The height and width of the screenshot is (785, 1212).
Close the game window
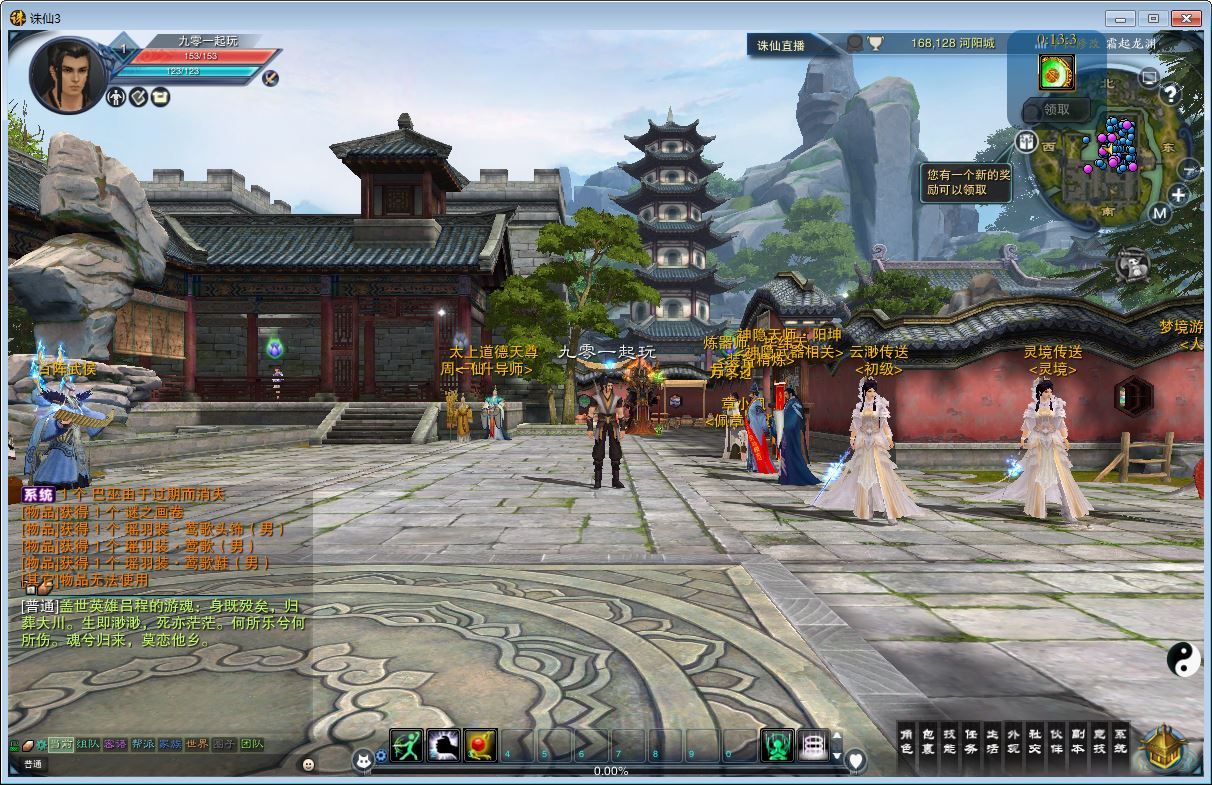point(1187,18)
